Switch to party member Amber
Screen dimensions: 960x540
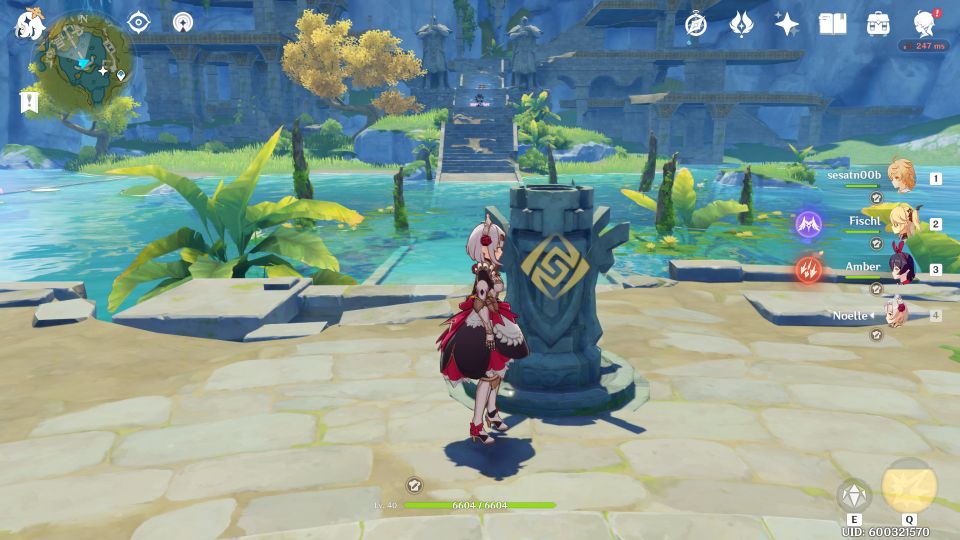[x=901, y=268]
